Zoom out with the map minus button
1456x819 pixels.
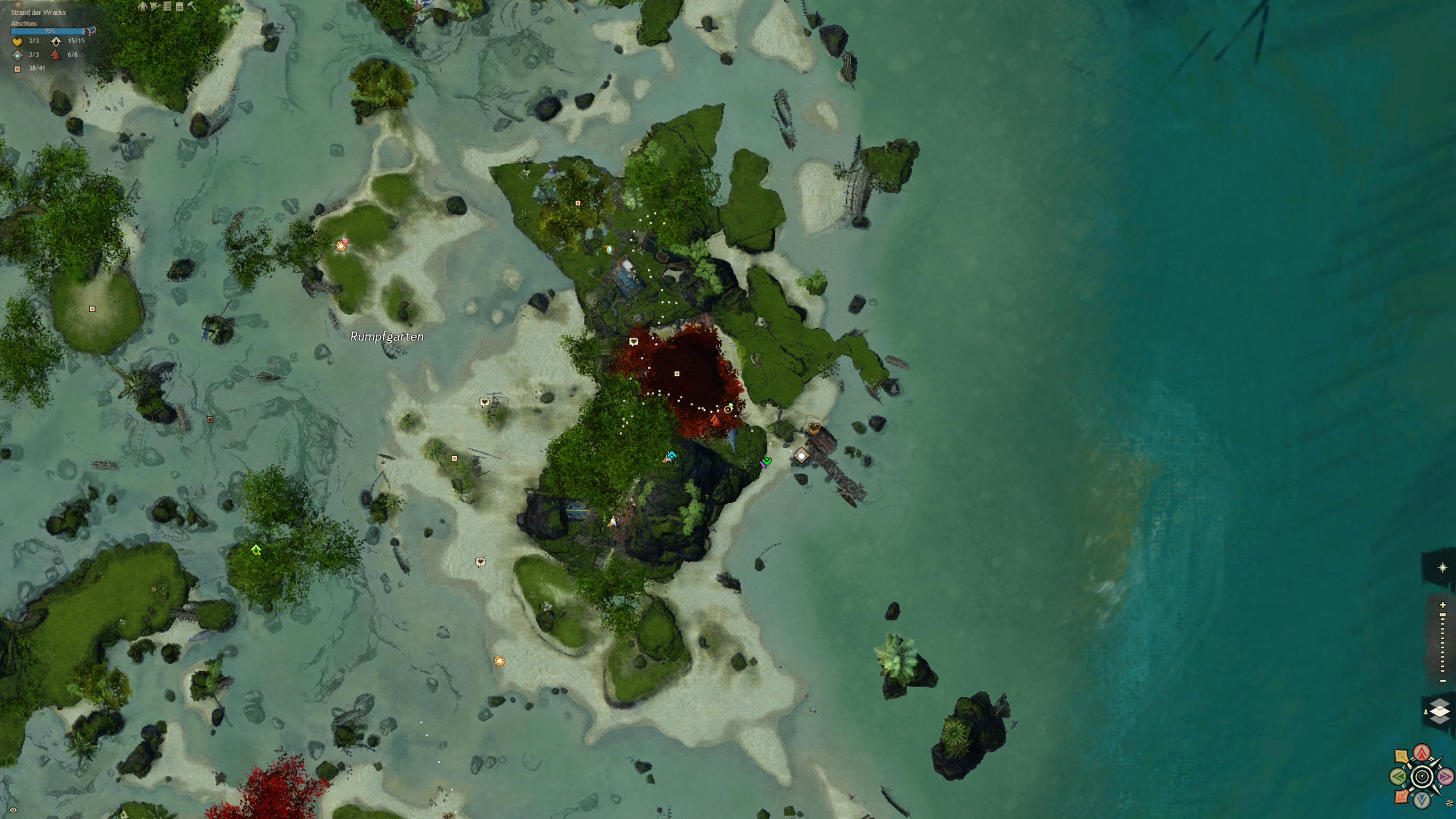(x=1442, y=681)
